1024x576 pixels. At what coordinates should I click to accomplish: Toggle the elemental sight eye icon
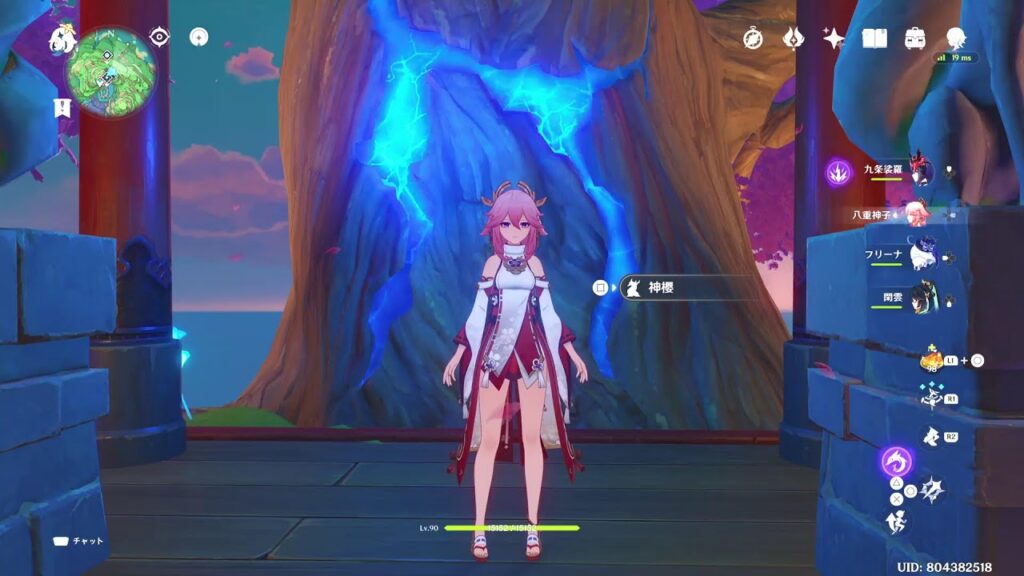click(159, 37)
